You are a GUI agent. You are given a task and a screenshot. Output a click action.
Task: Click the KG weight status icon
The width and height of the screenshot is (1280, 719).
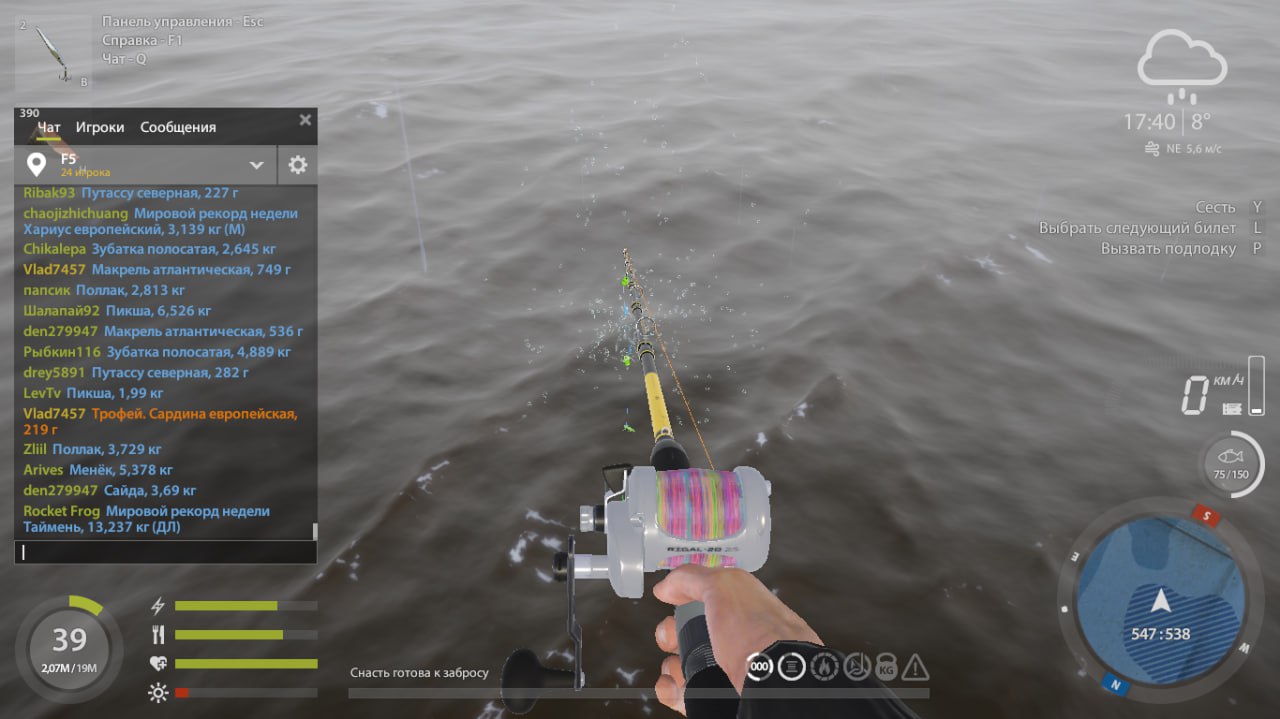pyautogui.click(x=886, y=668)
